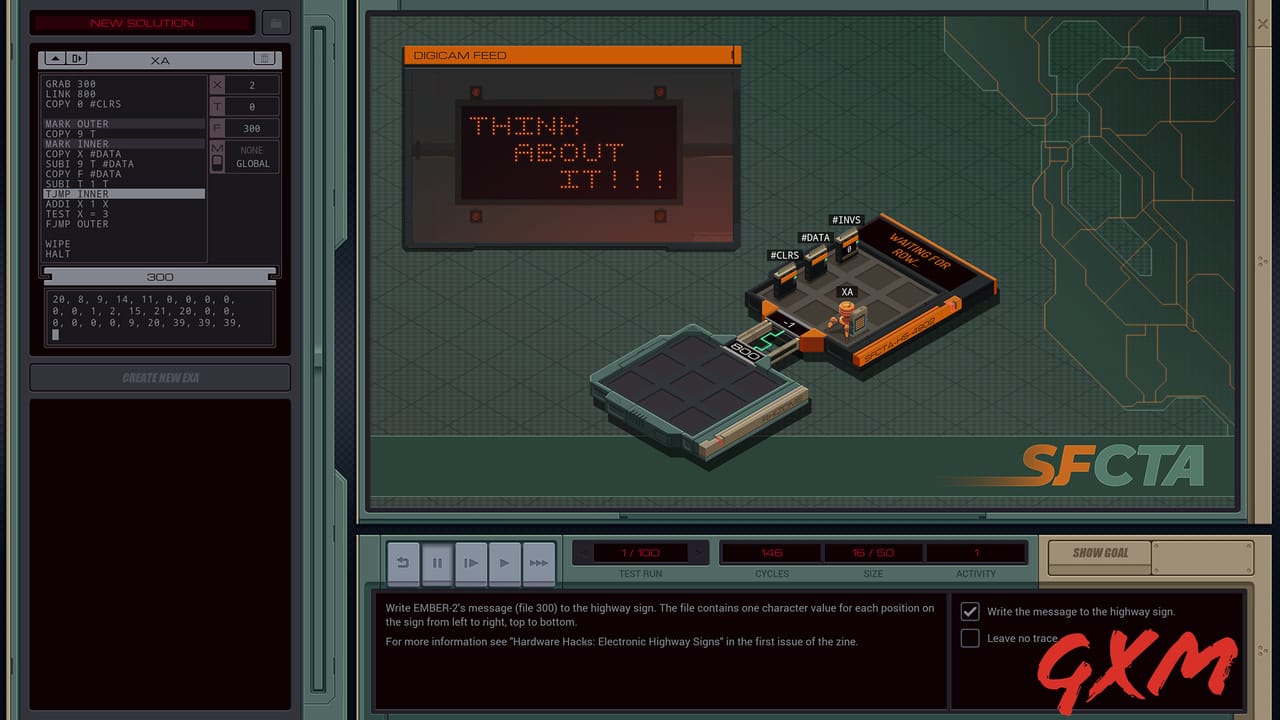Play the simulation
Screen dimensions: 1280x720
505,563
